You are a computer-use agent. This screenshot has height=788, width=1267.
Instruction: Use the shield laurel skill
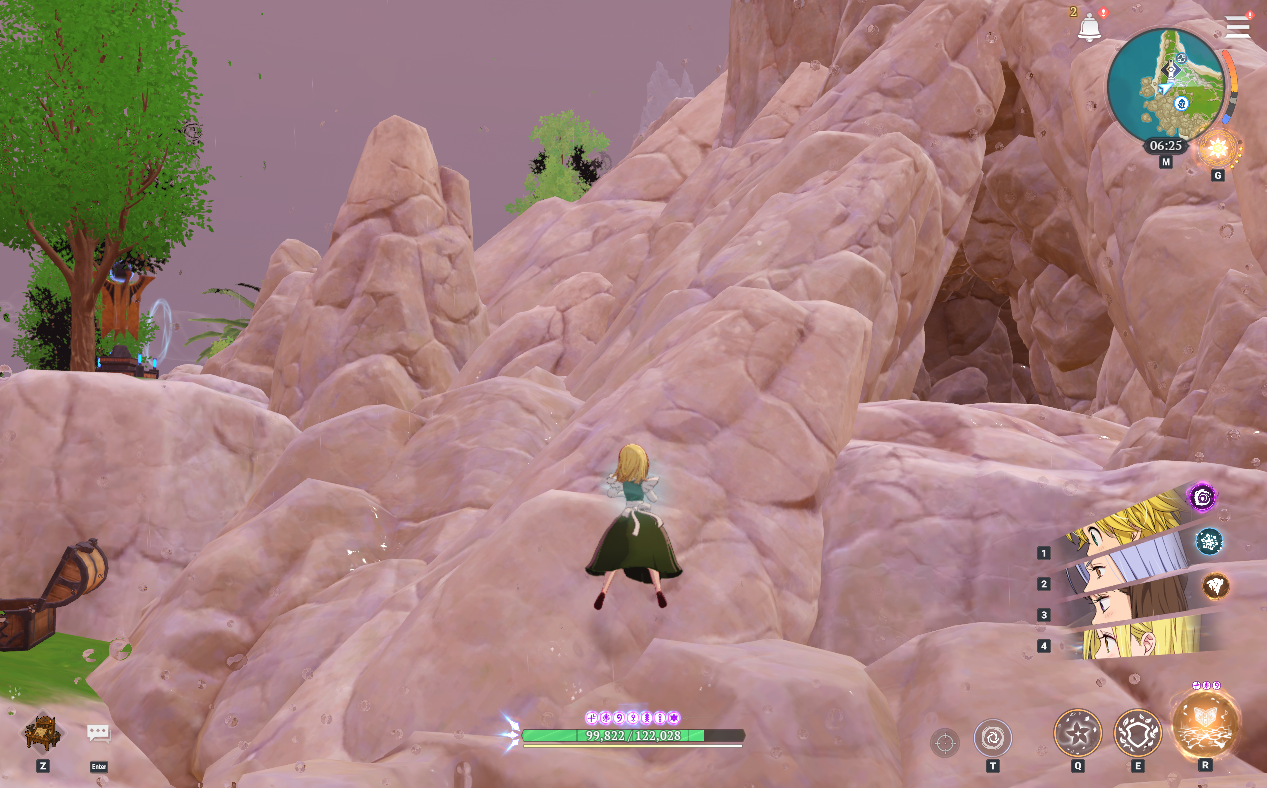tap(1138, 733)
